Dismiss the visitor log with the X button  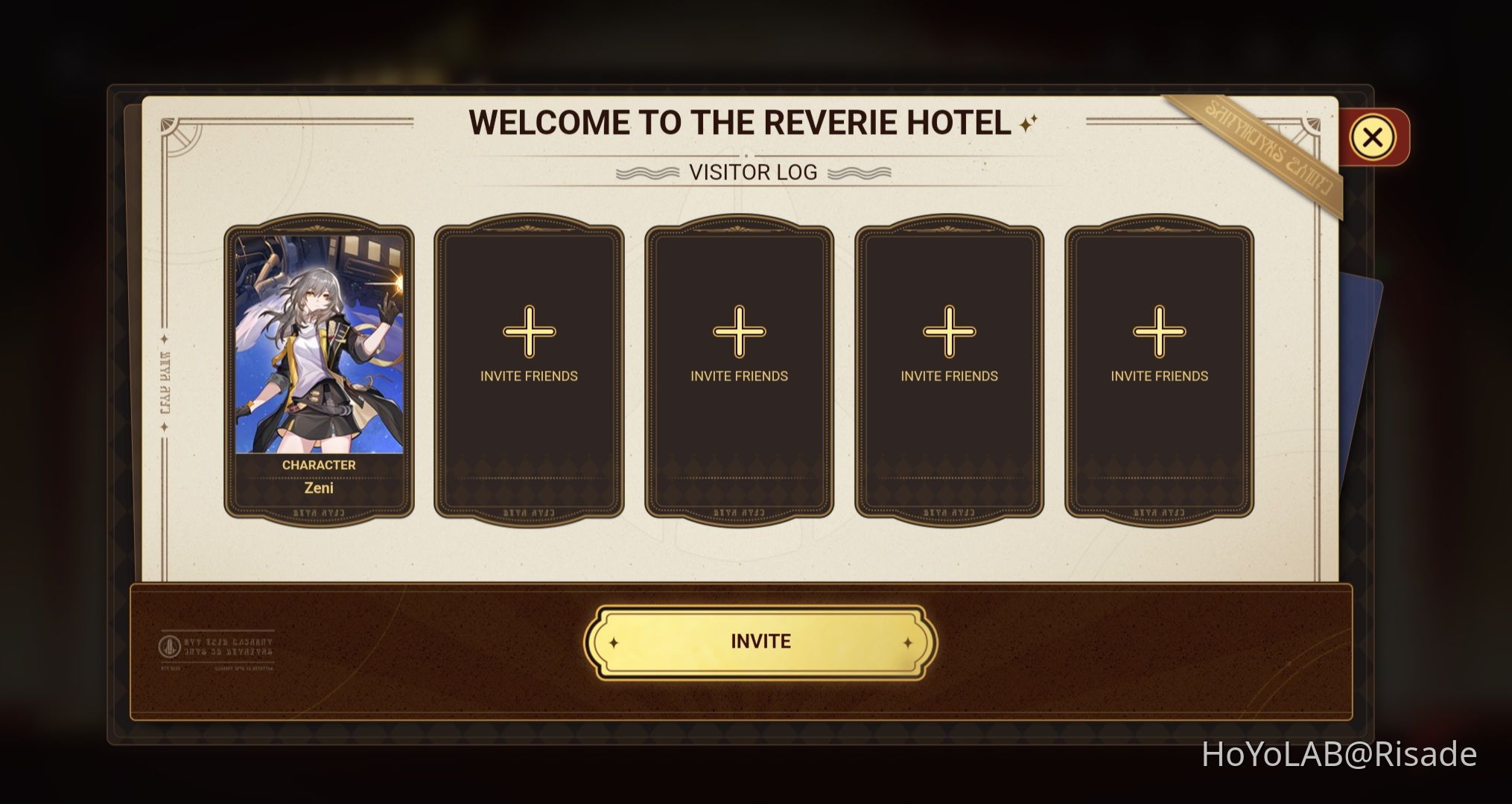click(x=1374, y=136)
